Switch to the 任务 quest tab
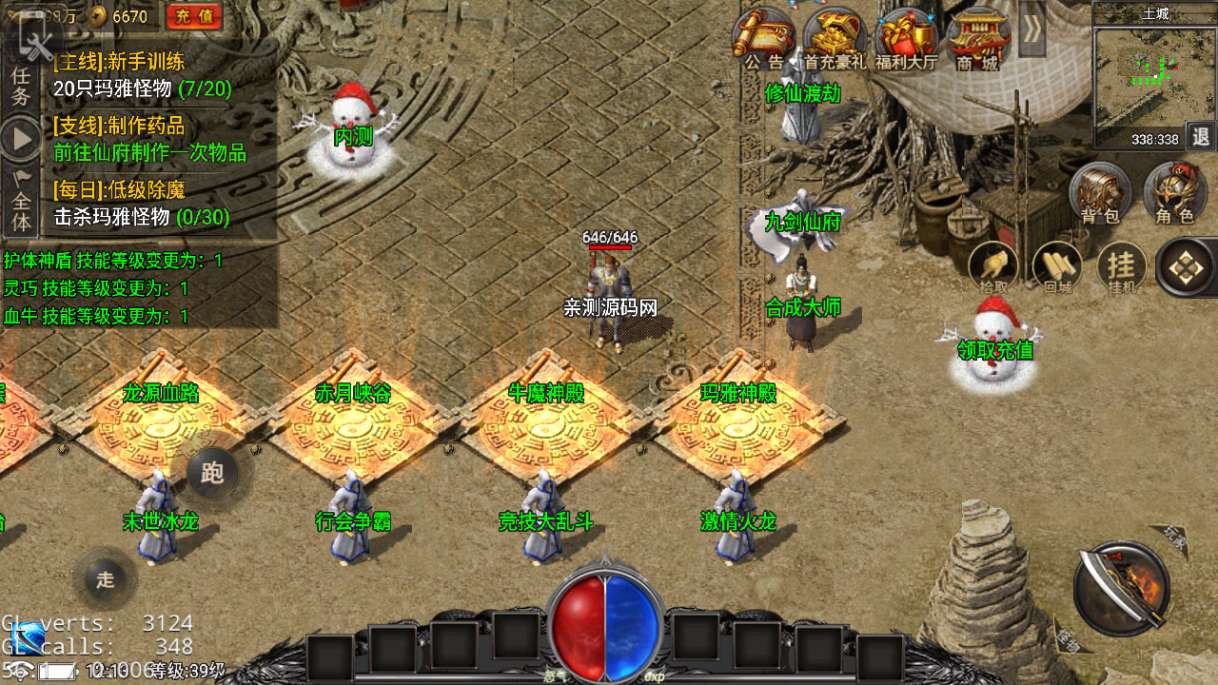 (21, 84)
